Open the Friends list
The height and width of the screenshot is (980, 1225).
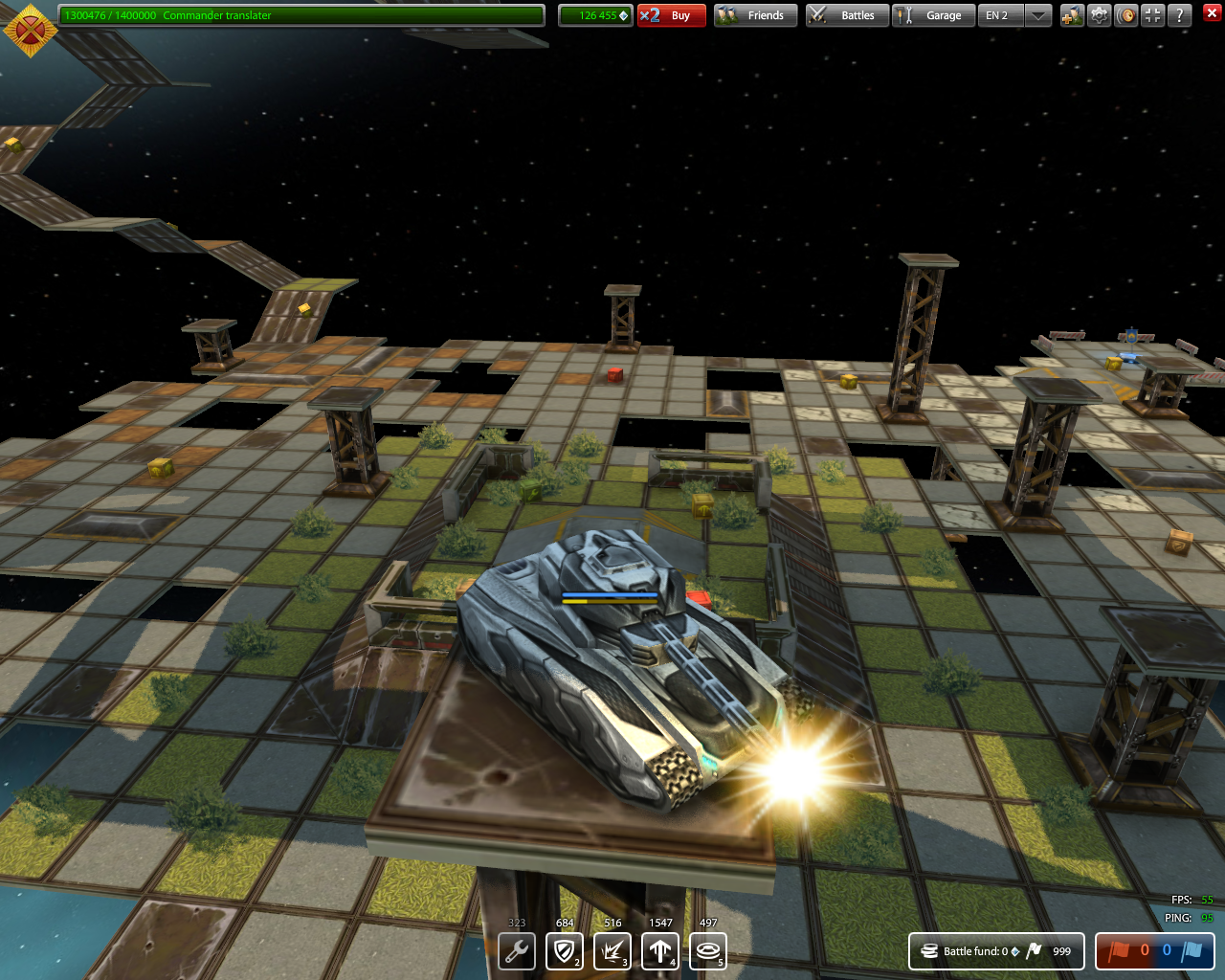pyautogui.click(x=755, y=15)
